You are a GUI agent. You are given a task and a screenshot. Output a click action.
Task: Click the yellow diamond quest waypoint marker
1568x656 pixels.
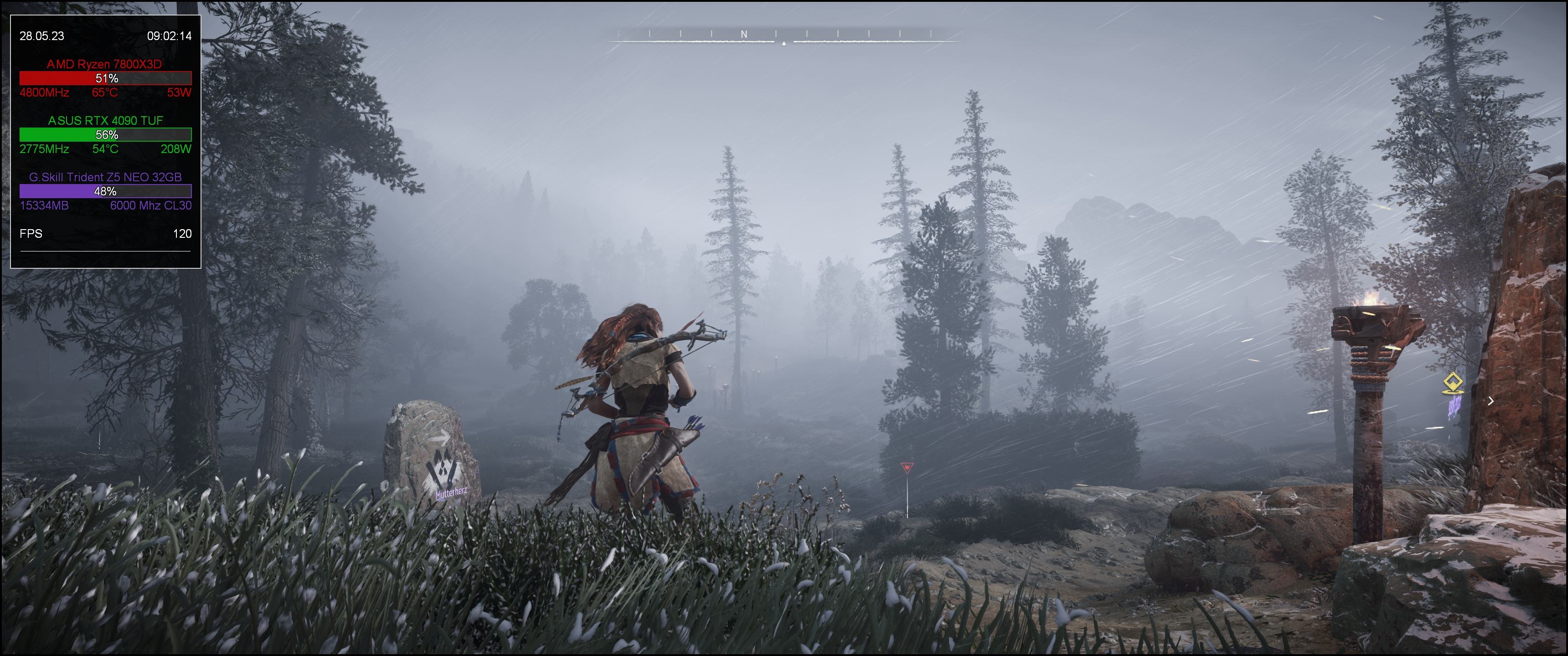pyautogui.click(x=1453, y=384)
